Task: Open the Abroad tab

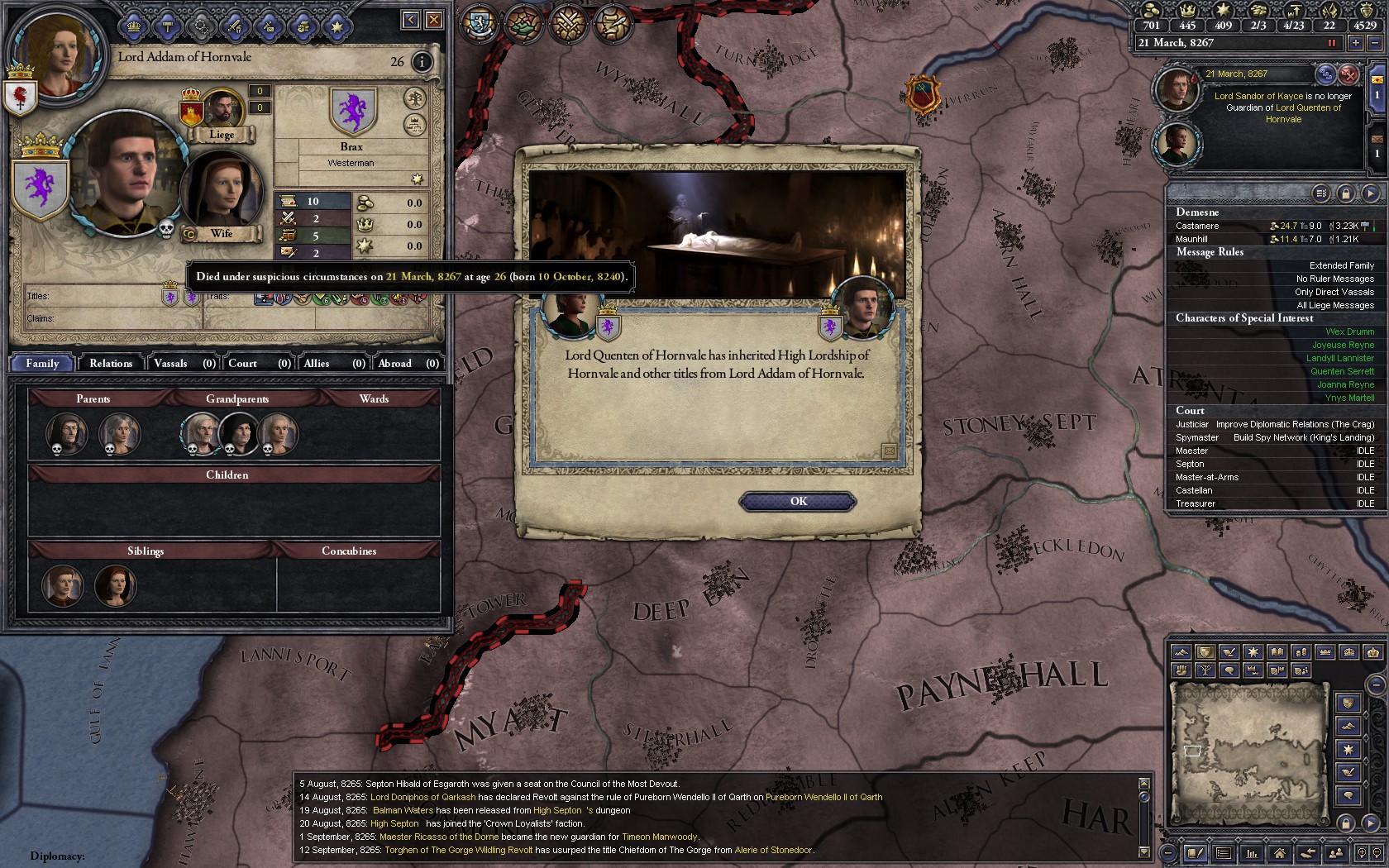Action: click(408, 364)
